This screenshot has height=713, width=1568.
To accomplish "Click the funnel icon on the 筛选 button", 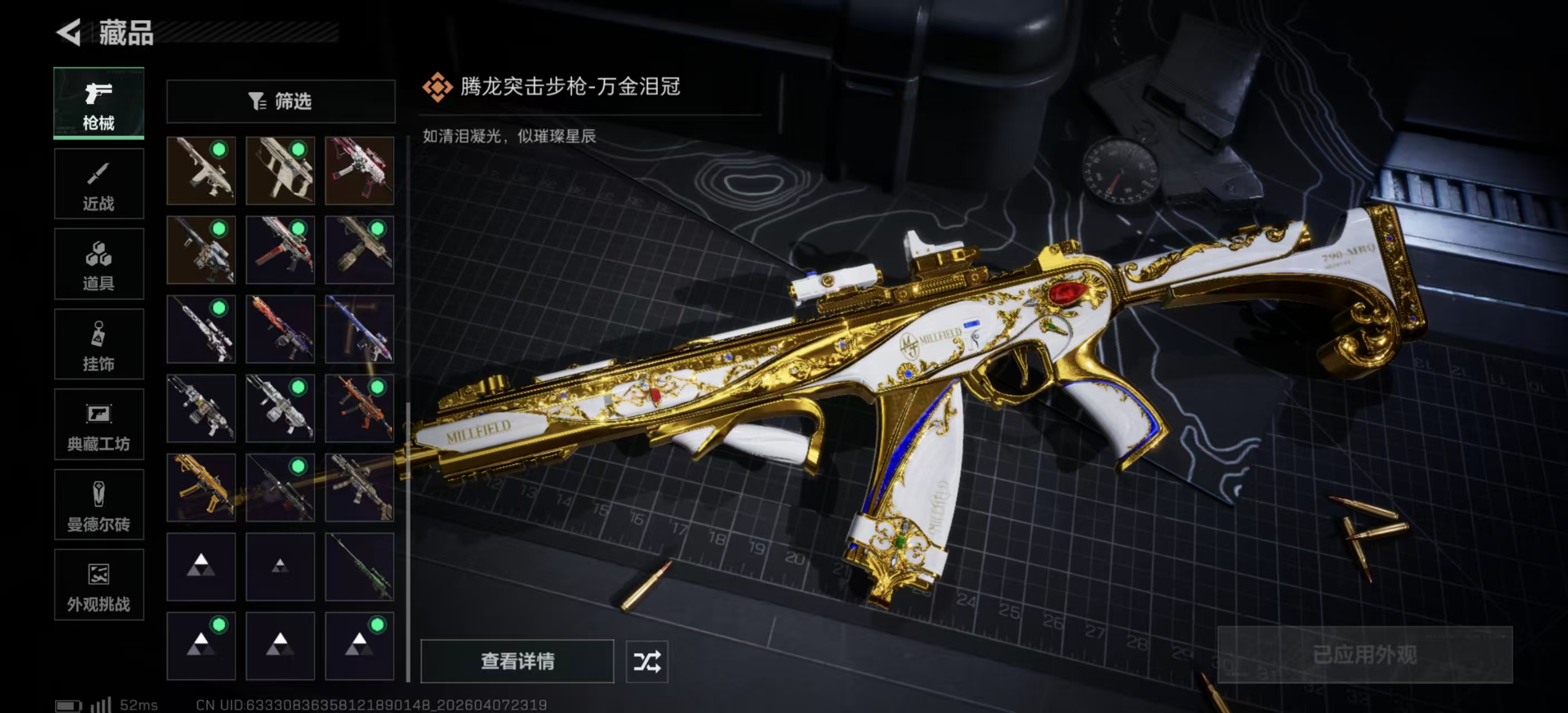I will [256, 101].
